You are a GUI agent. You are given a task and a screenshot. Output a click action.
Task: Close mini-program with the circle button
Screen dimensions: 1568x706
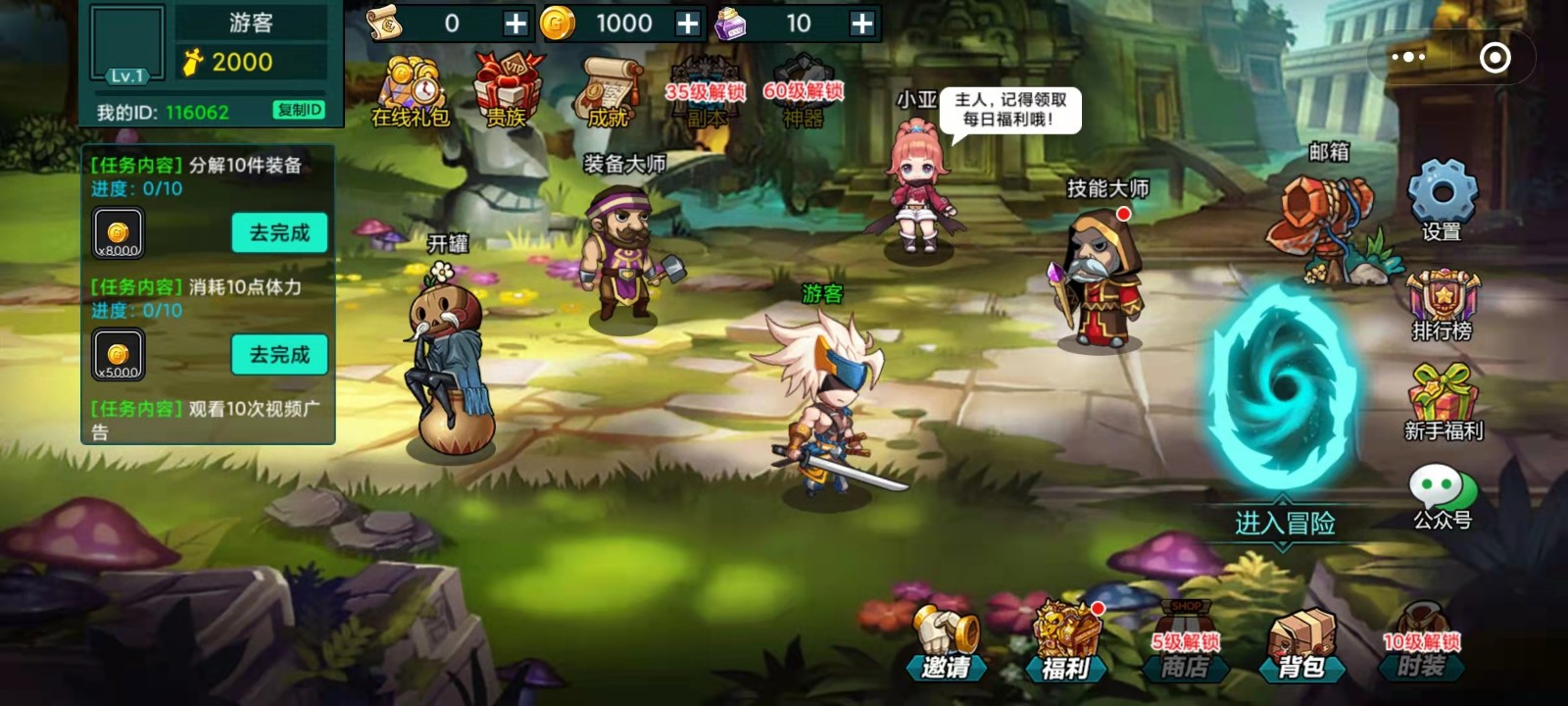(x=1494, y=58)
